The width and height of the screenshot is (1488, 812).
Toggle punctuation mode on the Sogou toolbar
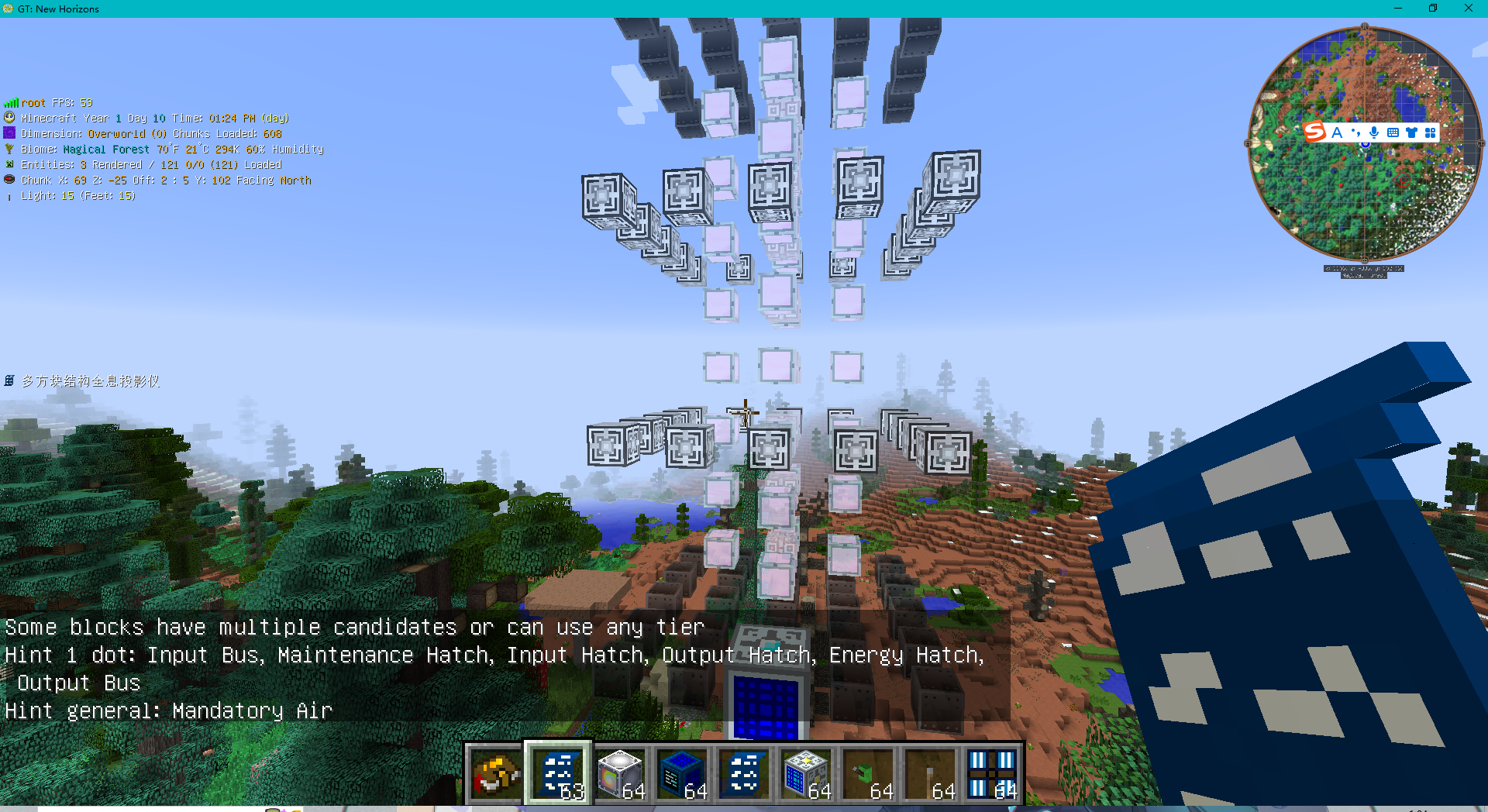[x=1356, y=132]
